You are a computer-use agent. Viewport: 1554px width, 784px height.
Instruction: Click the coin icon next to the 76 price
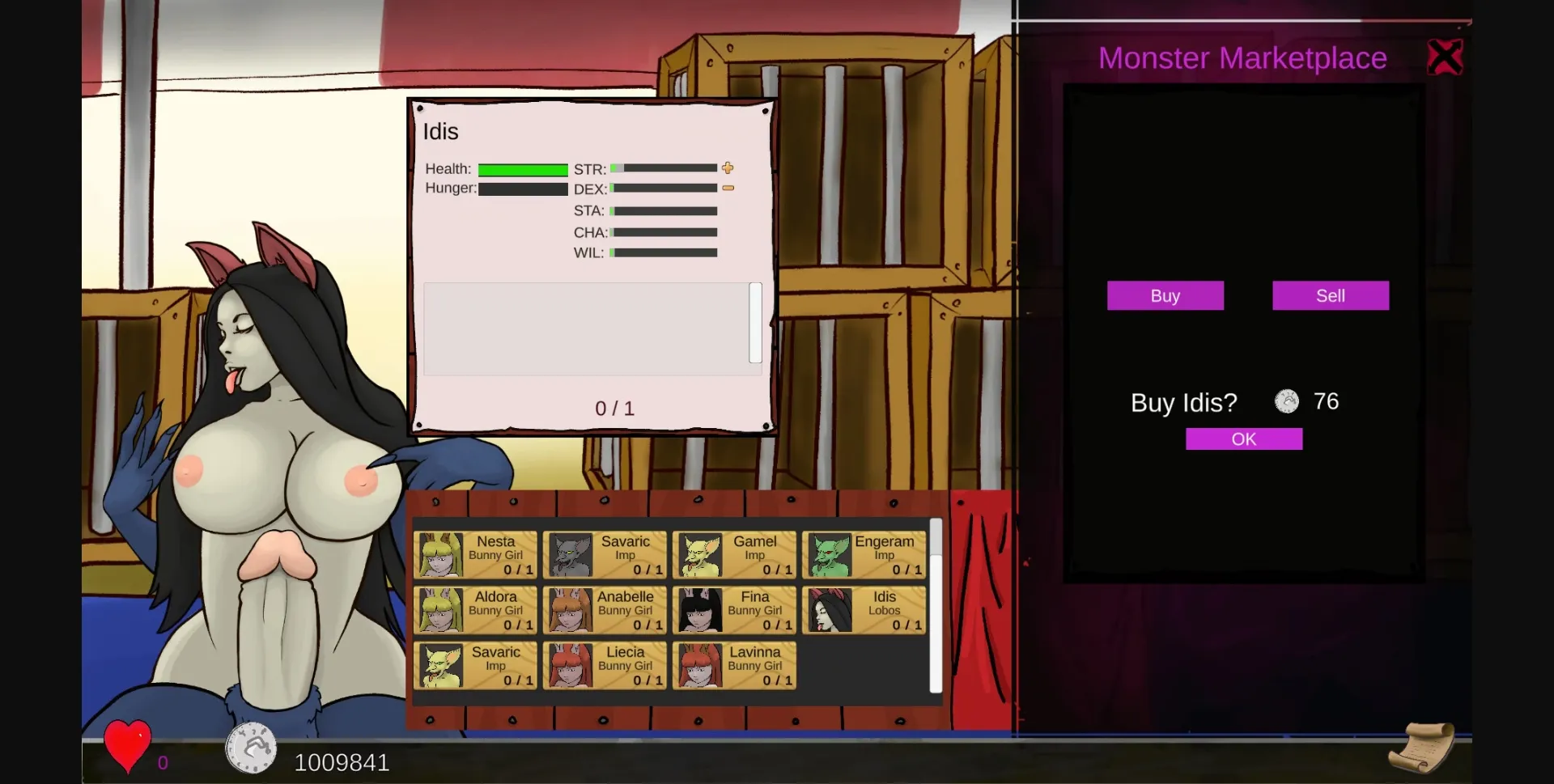1286,401
